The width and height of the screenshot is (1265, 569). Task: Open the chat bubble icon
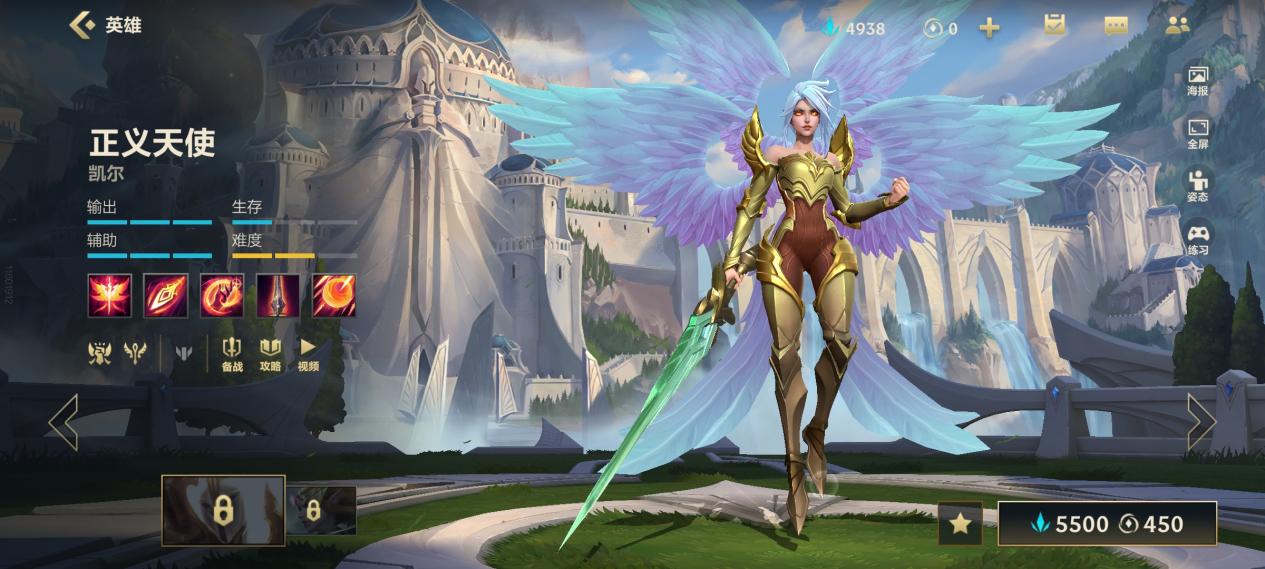tap(1116, 26)
